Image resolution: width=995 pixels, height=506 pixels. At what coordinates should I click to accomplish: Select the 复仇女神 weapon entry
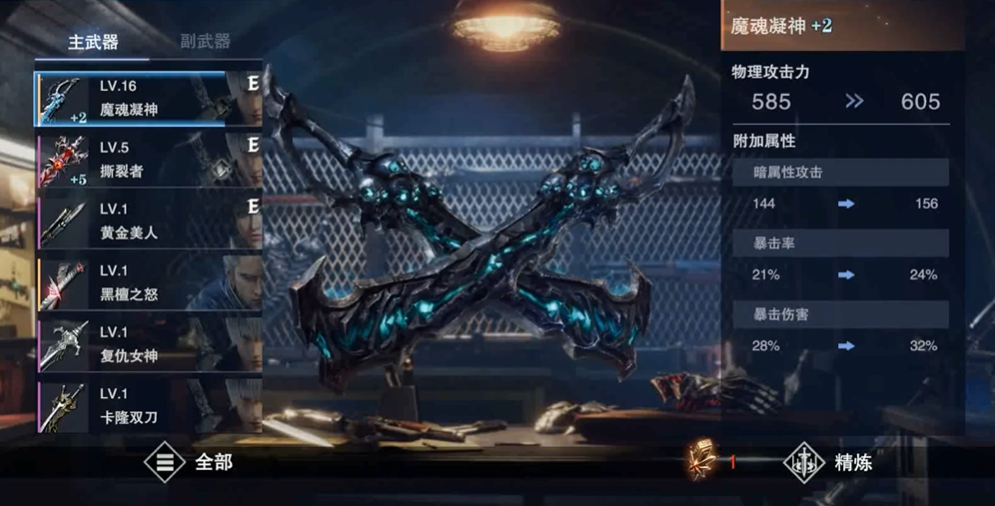149,346
